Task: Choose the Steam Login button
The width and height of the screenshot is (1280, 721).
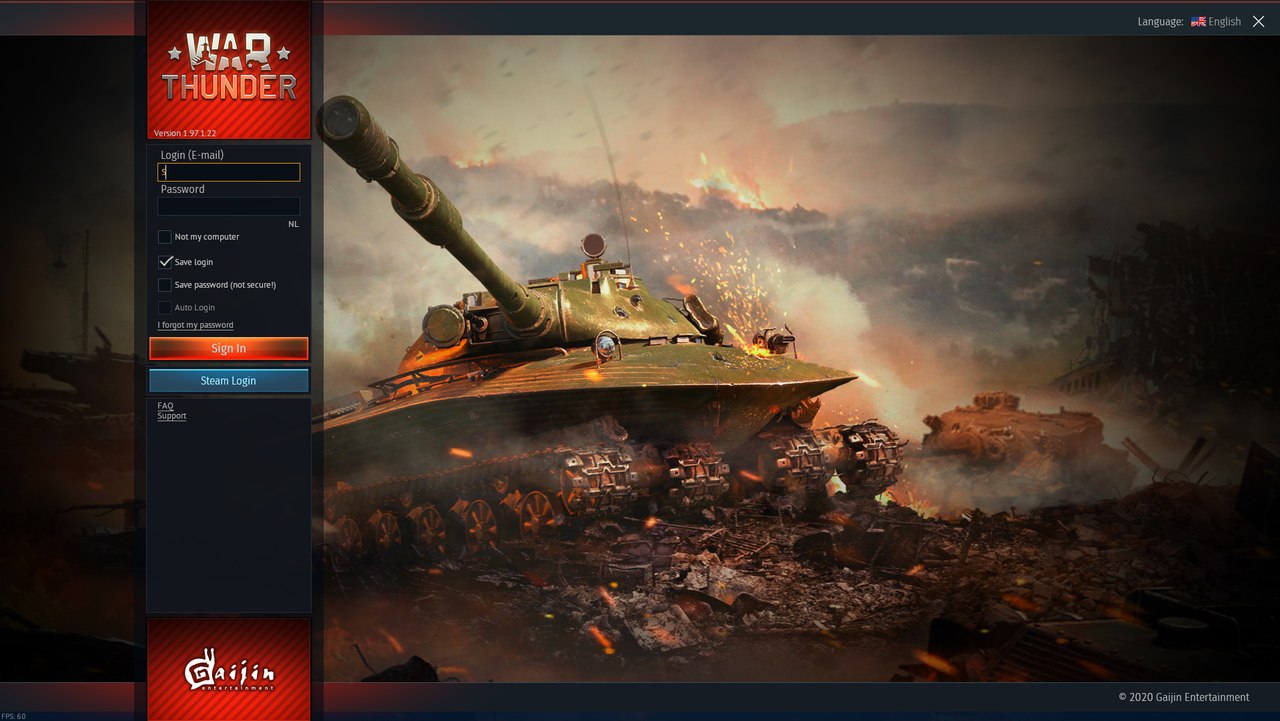Action: (229, 381)
